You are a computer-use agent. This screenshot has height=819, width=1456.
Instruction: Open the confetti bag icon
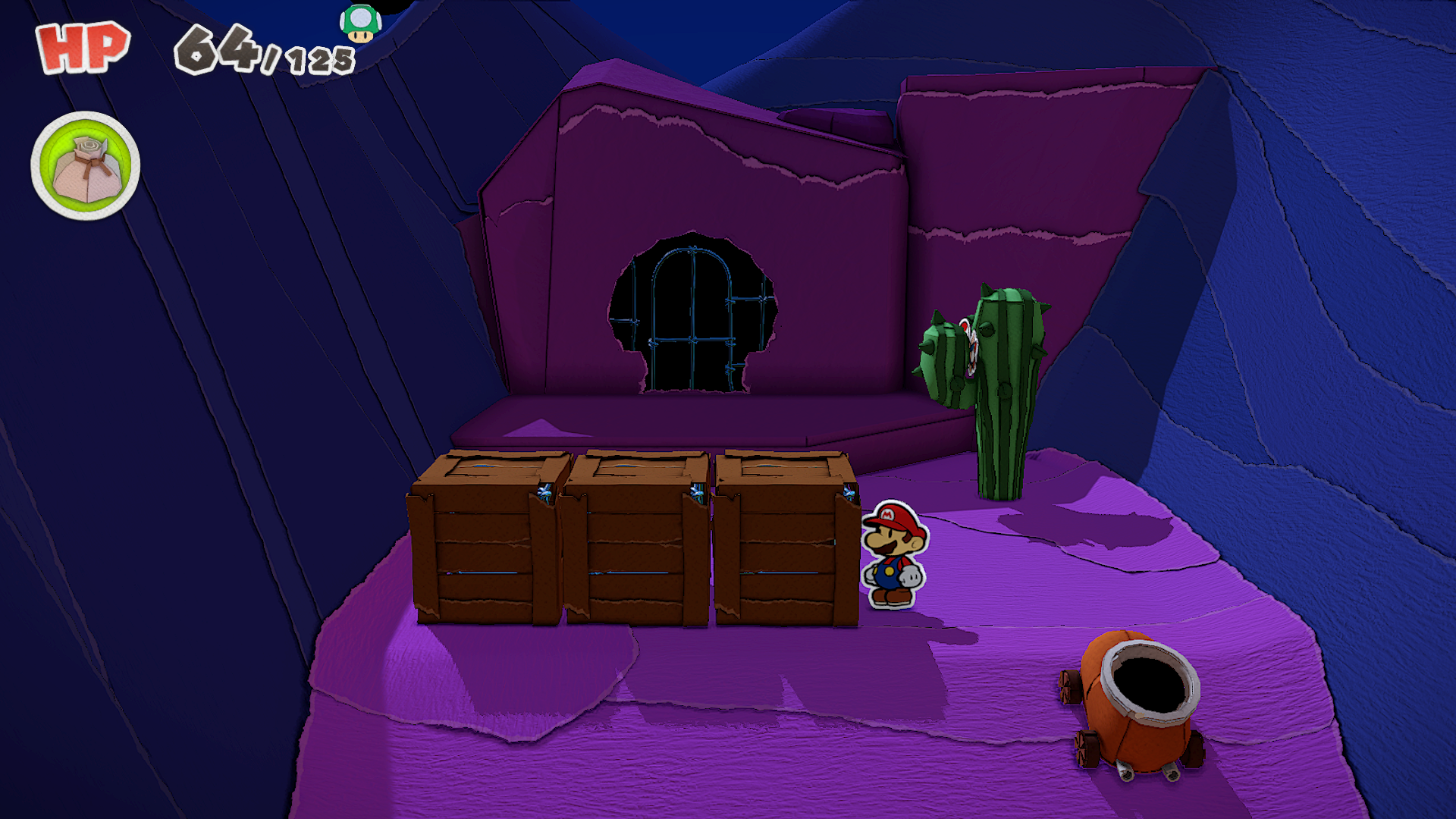click(86, 166)
